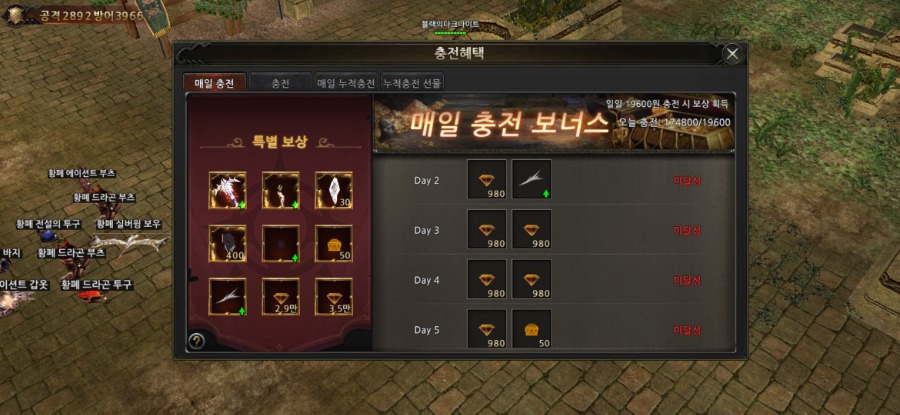
Task: Switch to the 매일 충전 tab
Action: click(214, 84)
